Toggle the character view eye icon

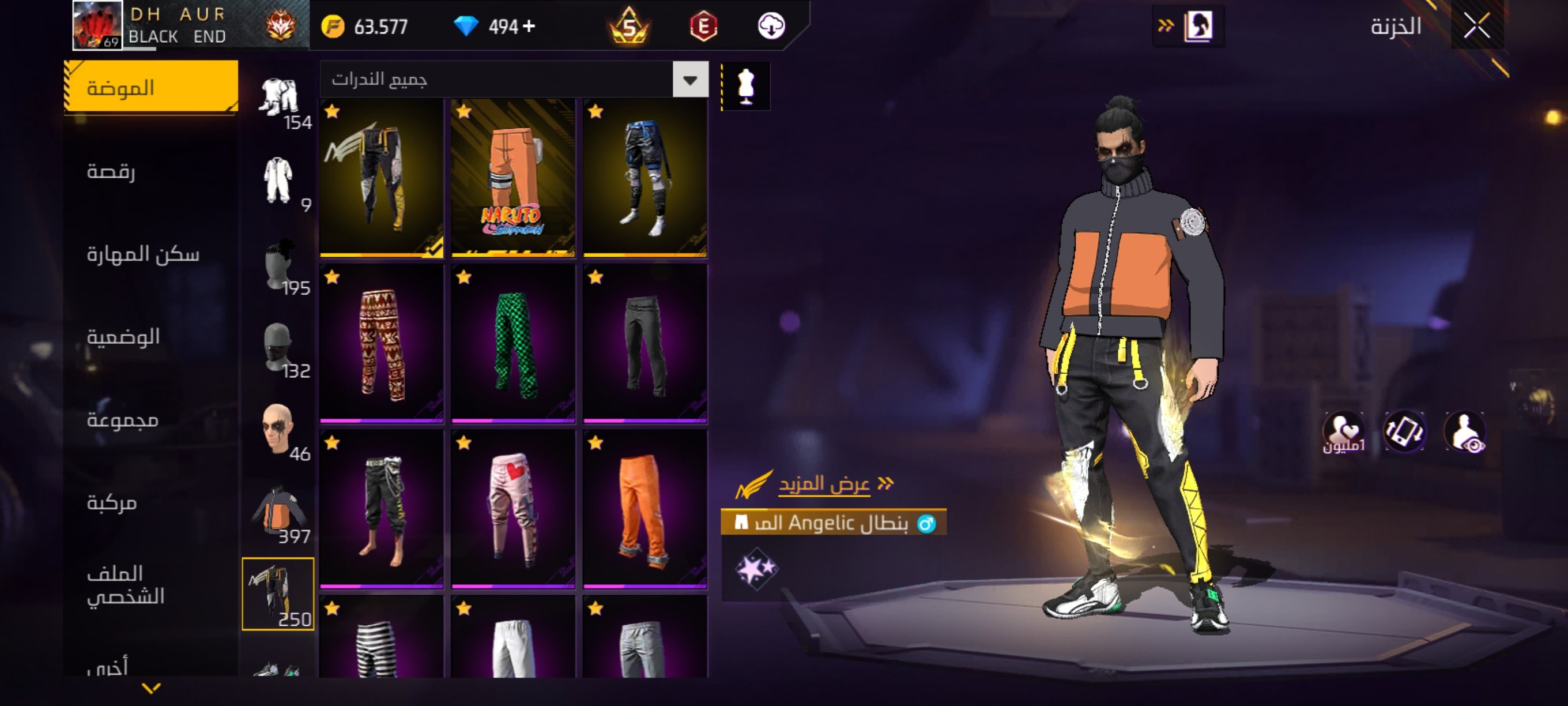pyautogui.click(x=1465, y=432)
